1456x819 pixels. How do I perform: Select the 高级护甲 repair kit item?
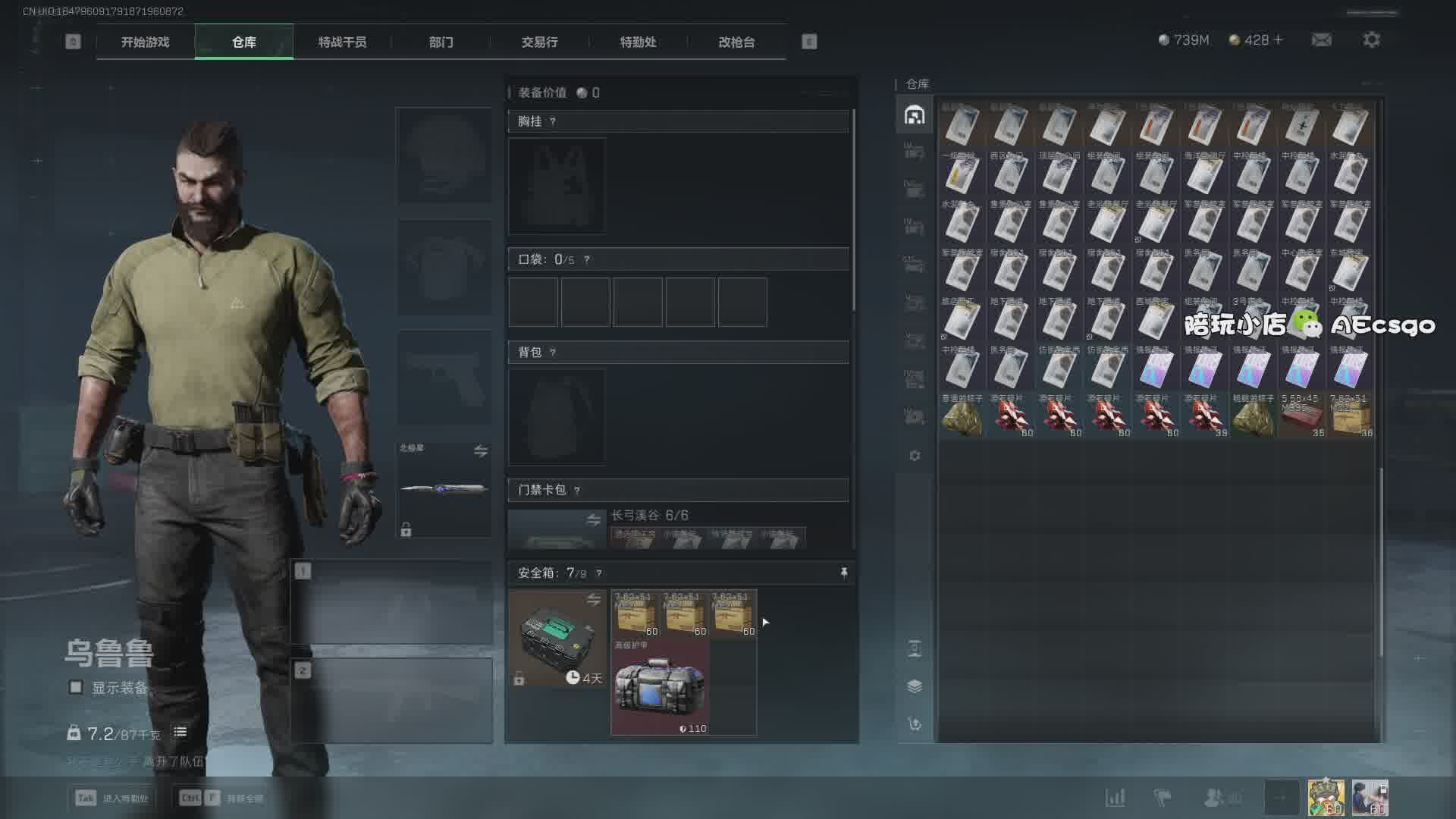[660, 687]
